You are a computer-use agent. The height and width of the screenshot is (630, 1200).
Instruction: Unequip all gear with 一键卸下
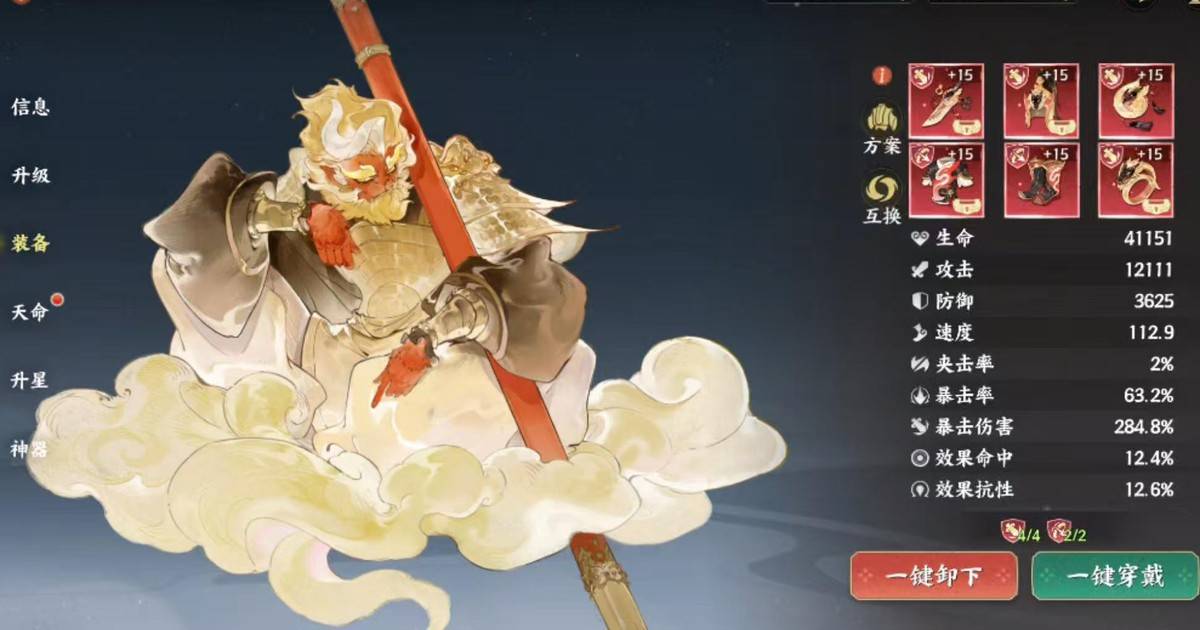(x=934, y=576)
